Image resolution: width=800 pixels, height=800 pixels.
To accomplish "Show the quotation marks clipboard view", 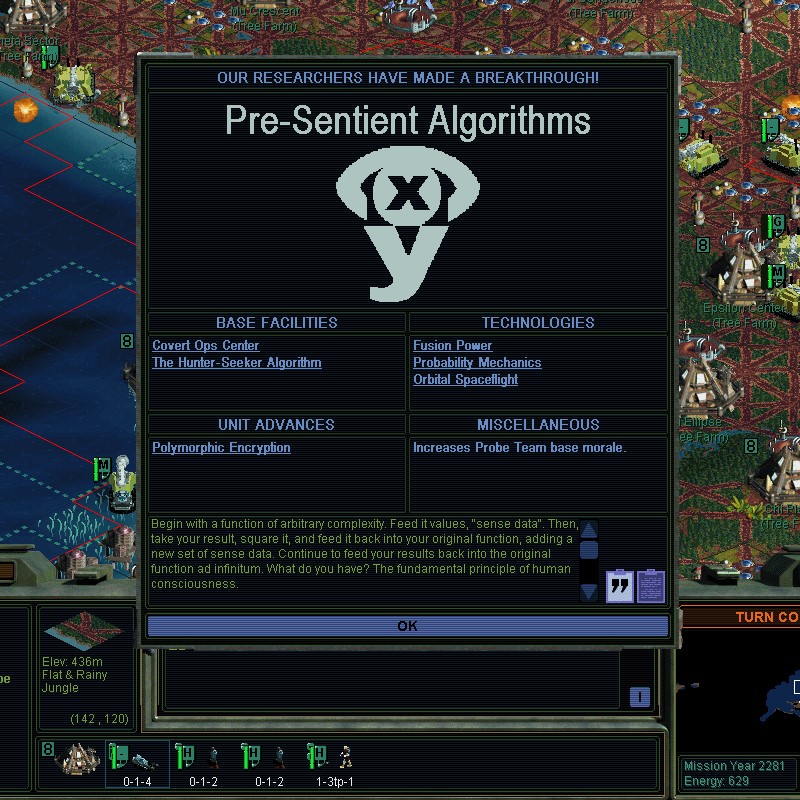I will pyautogui.click(x=620, y=586).
